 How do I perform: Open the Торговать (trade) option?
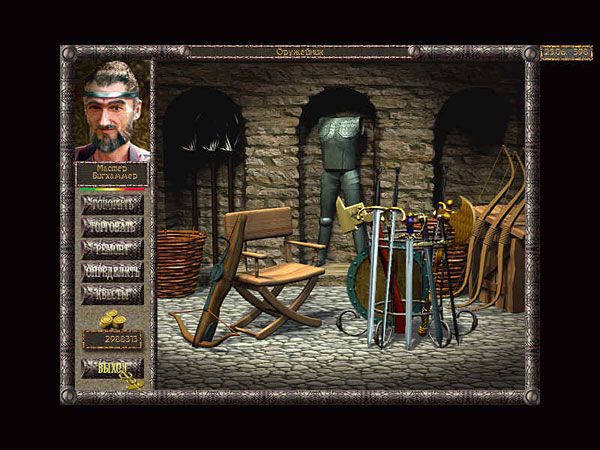pos(112,226)
